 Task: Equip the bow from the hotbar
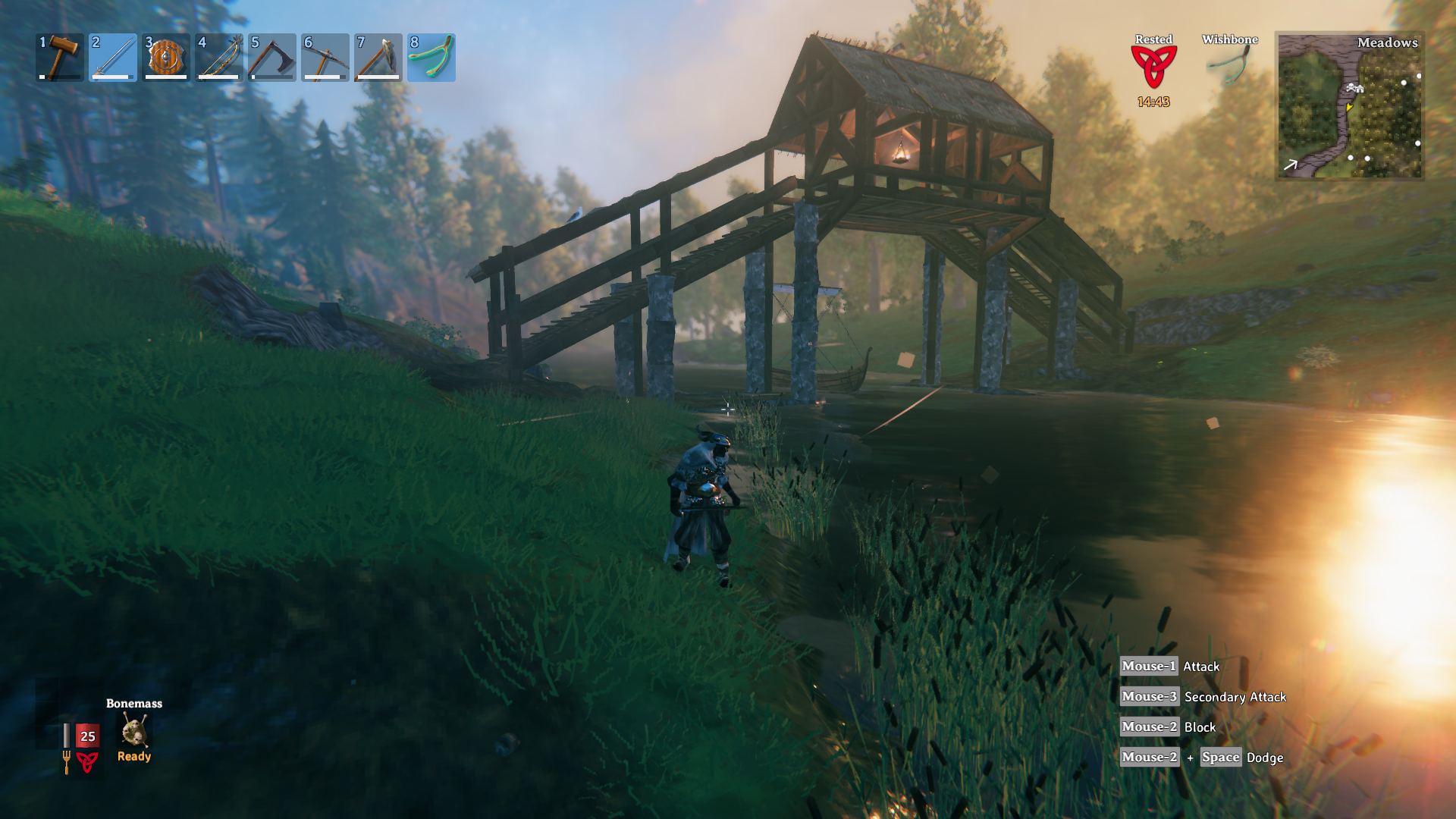(x=219, y=58)
